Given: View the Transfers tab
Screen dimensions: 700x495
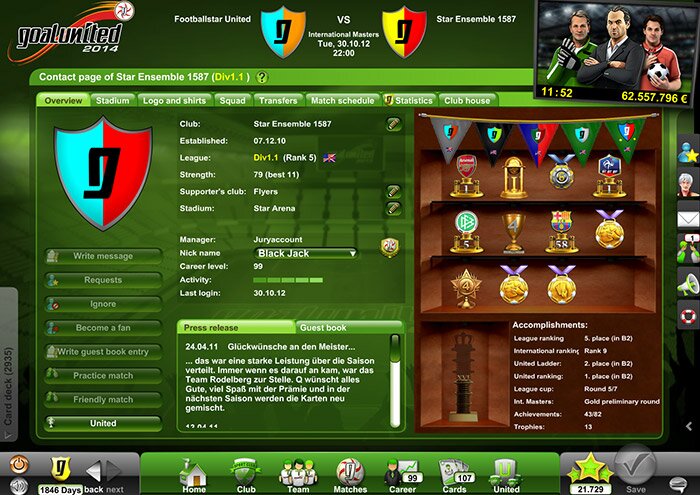Looking at the screenshot, I should [x=278, y=101].
